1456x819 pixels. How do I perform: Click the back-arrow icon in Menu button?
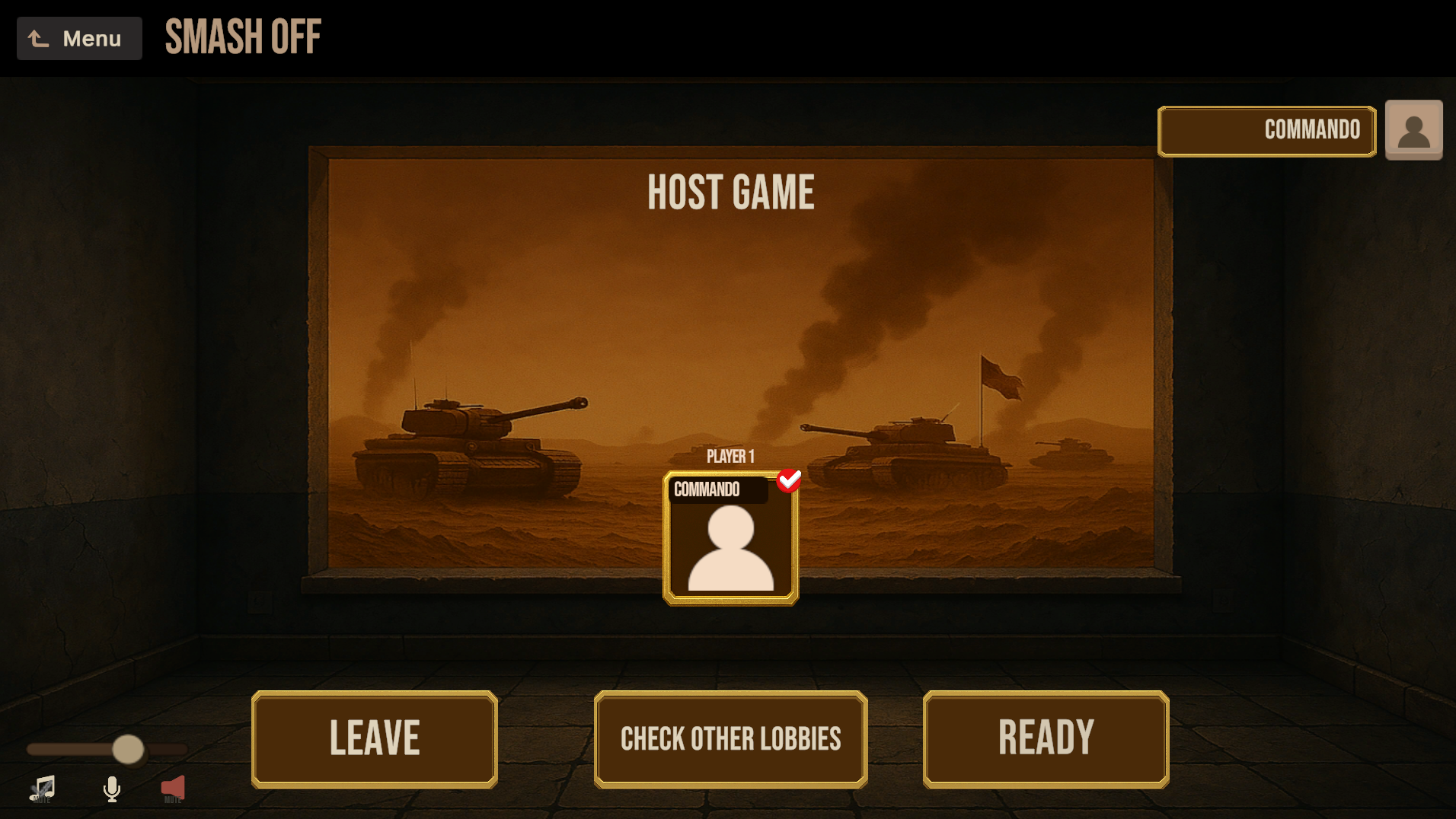point(37,37)
